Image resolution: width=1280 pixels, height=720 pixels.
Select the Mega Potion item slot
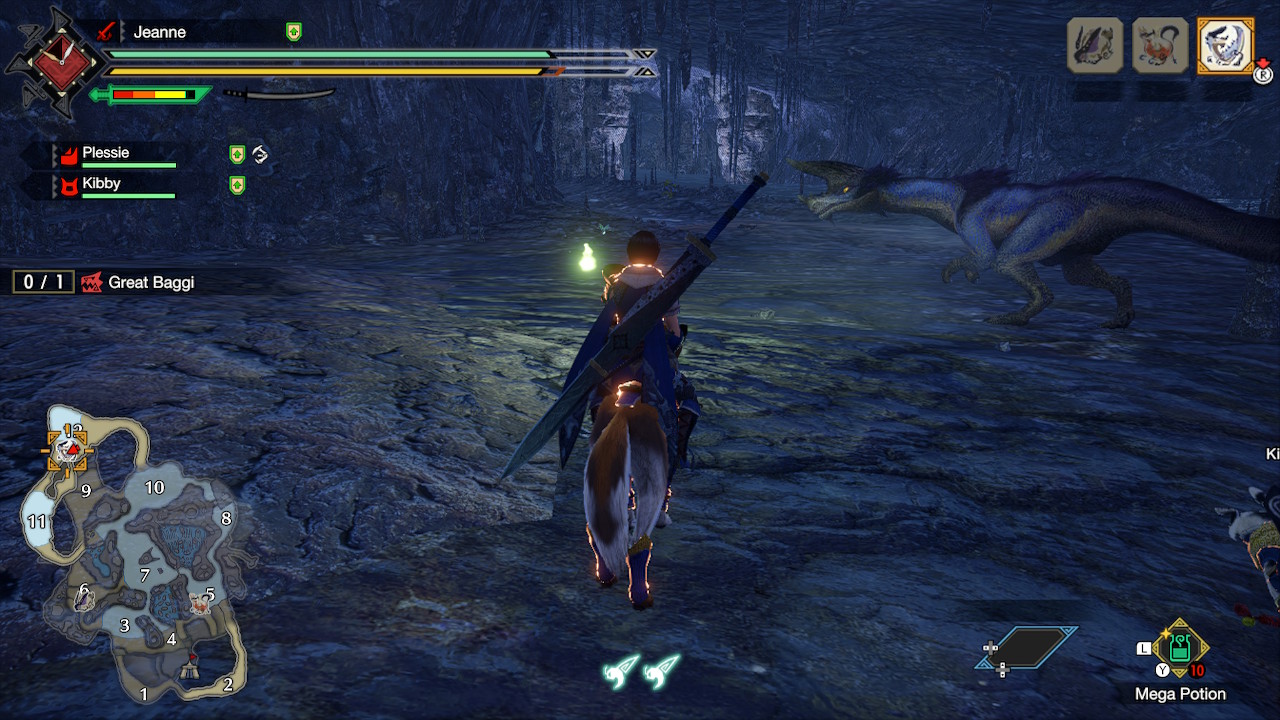[x=1180, y=648]
